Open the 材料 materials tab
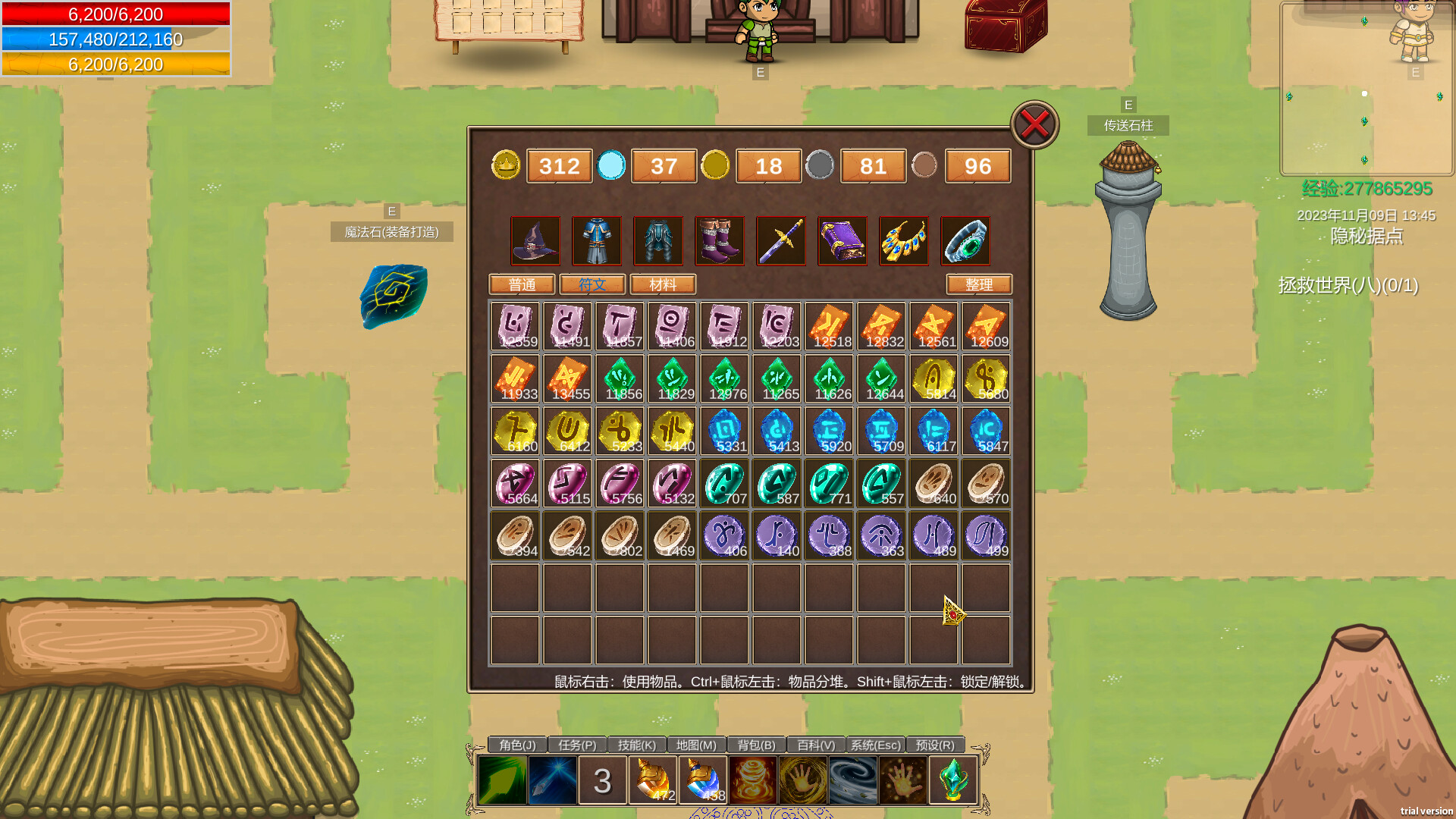Image resolution: width=1456 pixels, height=819 pixels. [x=663, y=285]
